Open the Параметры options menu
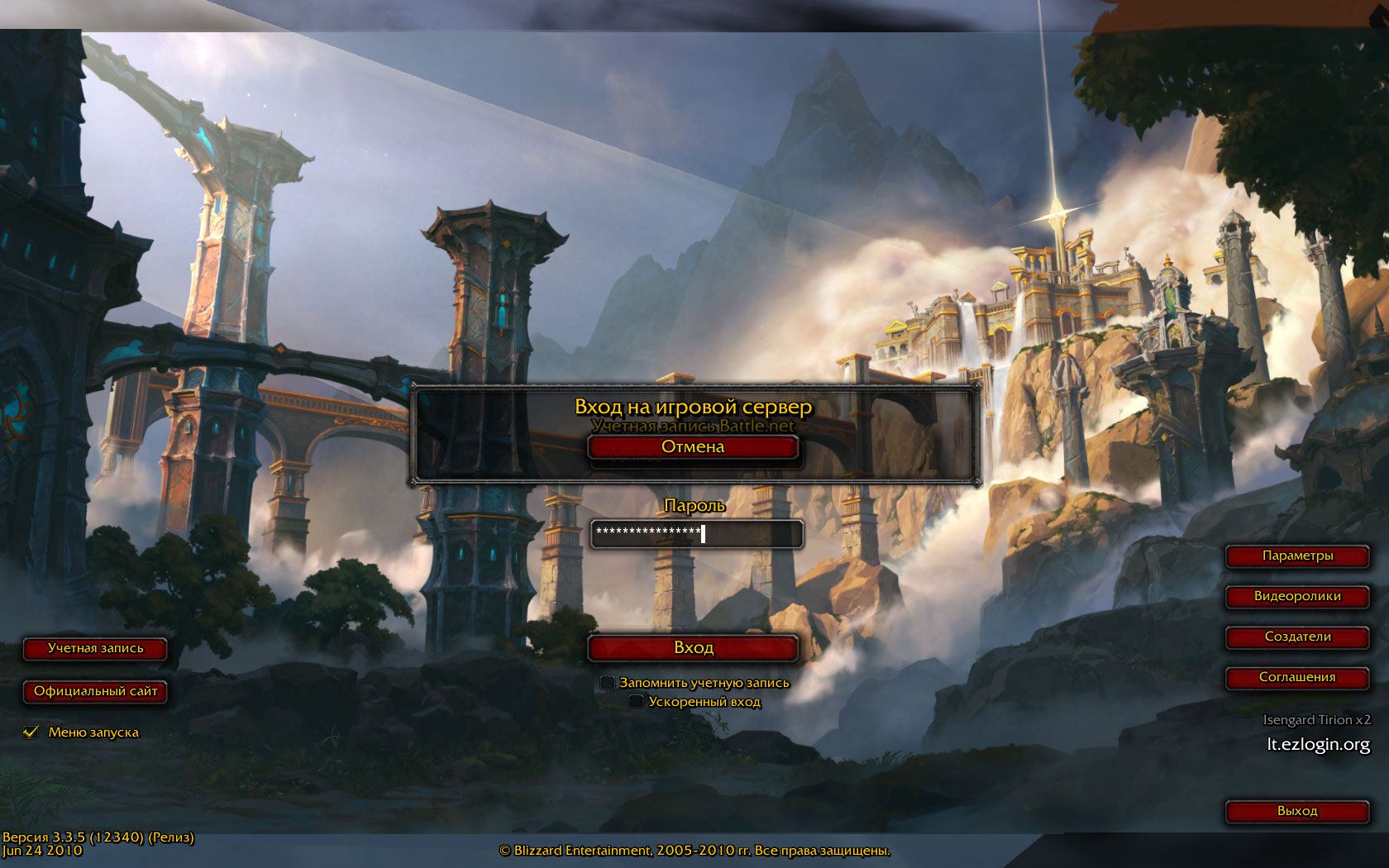The width and height of the screenshot is (1389, 868). click(1296, 556)
